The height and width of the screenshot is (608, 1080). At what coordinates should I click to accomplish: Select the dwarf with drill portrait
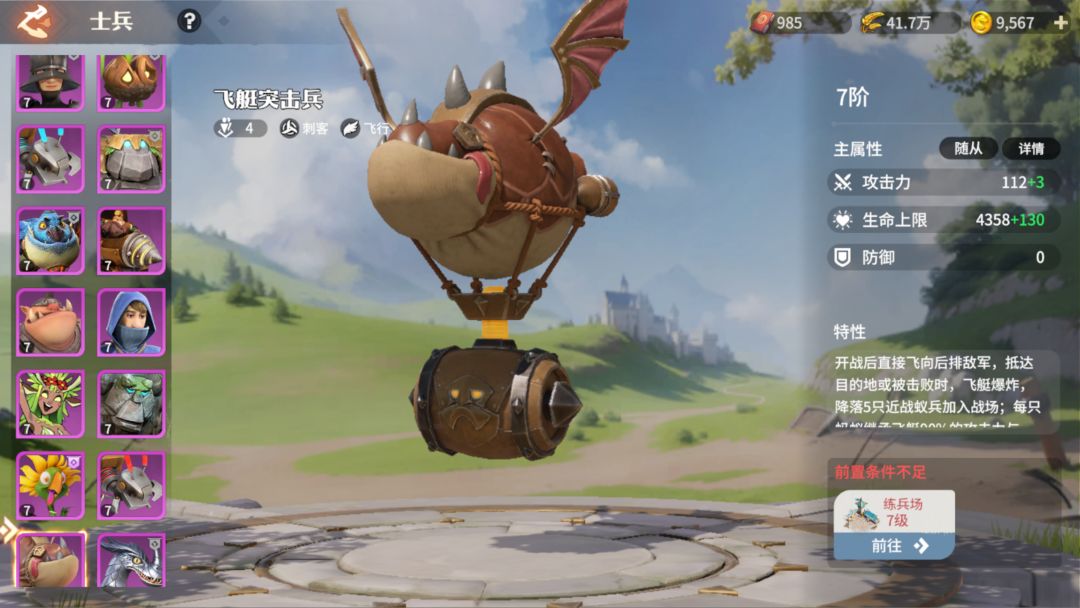131,241
